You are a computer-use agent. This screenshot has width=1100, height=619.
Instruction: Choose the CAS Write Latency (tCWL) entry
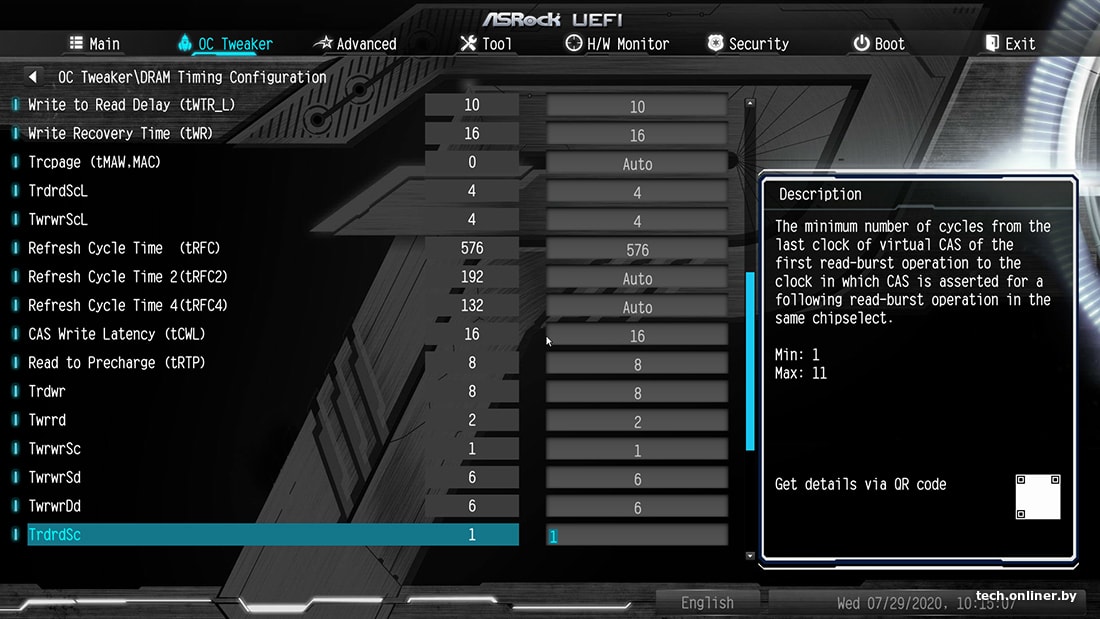tap(117, 334)
